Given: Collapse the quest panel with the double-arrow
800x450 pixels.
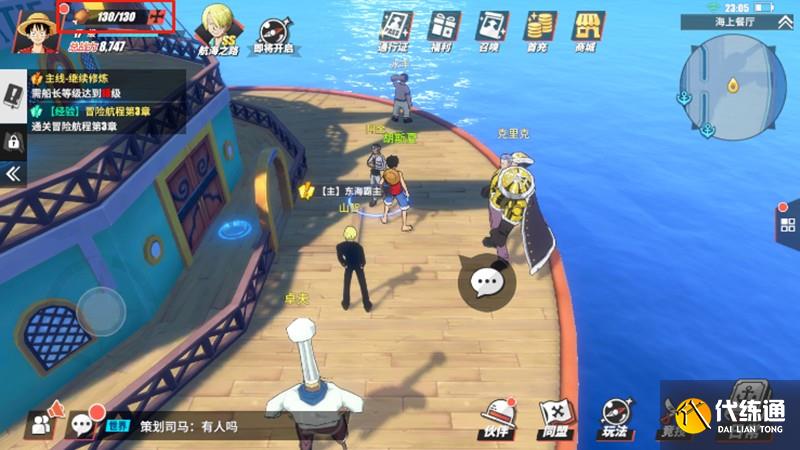Looking at the screenshot, I should pyautogui.click(x=13, y=174).
